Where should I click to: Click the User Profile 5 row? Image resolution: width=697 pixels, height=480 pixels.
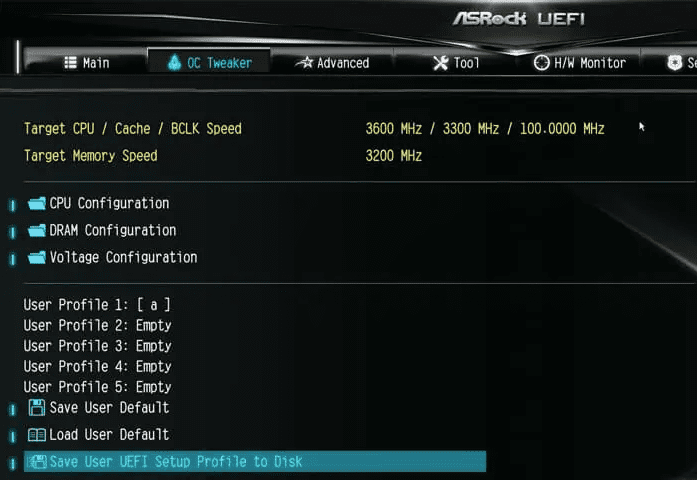click(97, 387)
